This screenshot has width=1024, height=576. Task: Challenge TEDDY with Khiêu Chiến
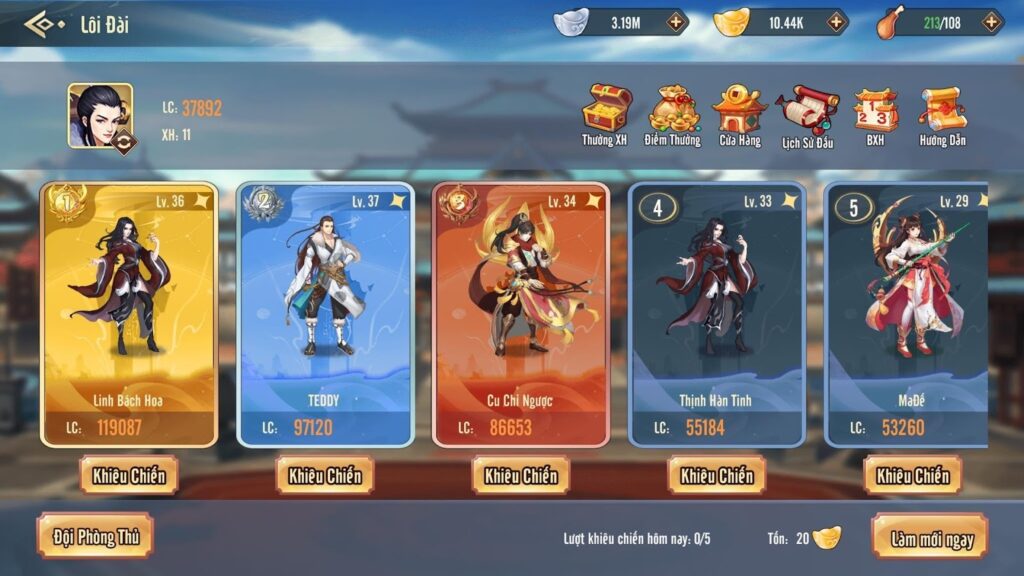pos(325,475)
